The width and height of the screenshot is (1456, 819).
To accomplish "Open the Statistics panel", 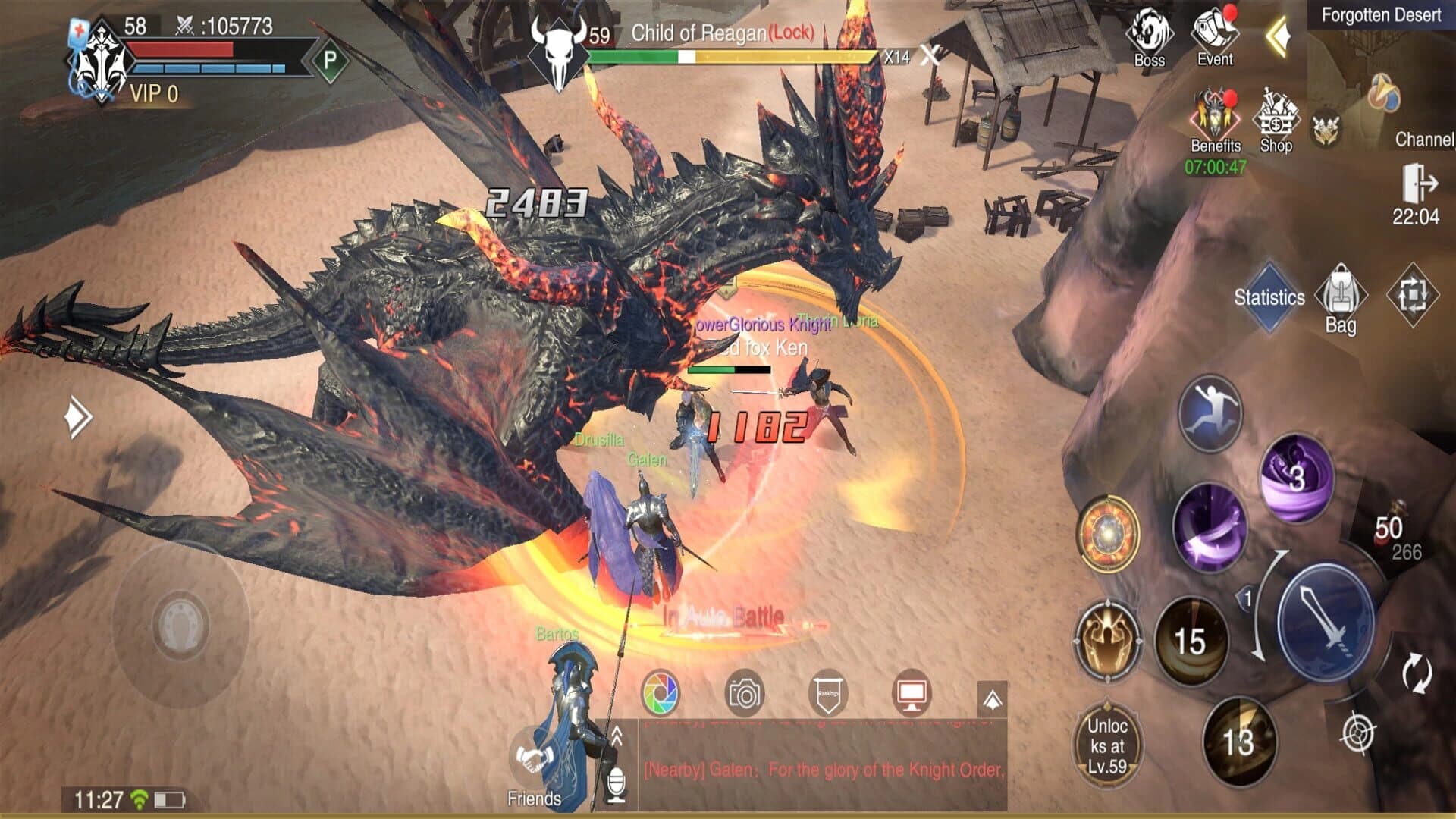I will click(1269, 298).
